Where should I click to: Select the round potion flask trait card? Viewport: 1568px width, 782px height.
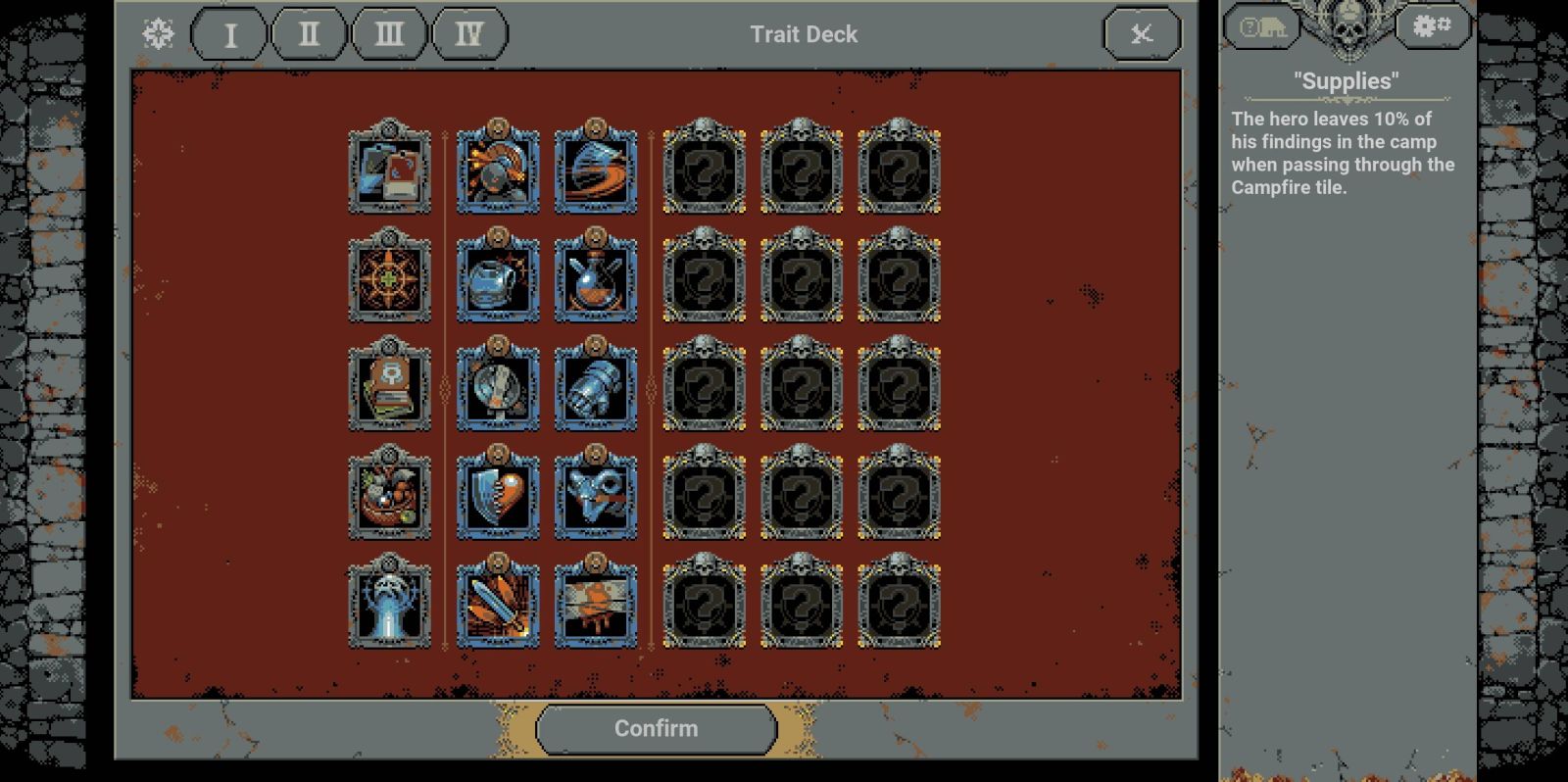(x=596, y=277)
